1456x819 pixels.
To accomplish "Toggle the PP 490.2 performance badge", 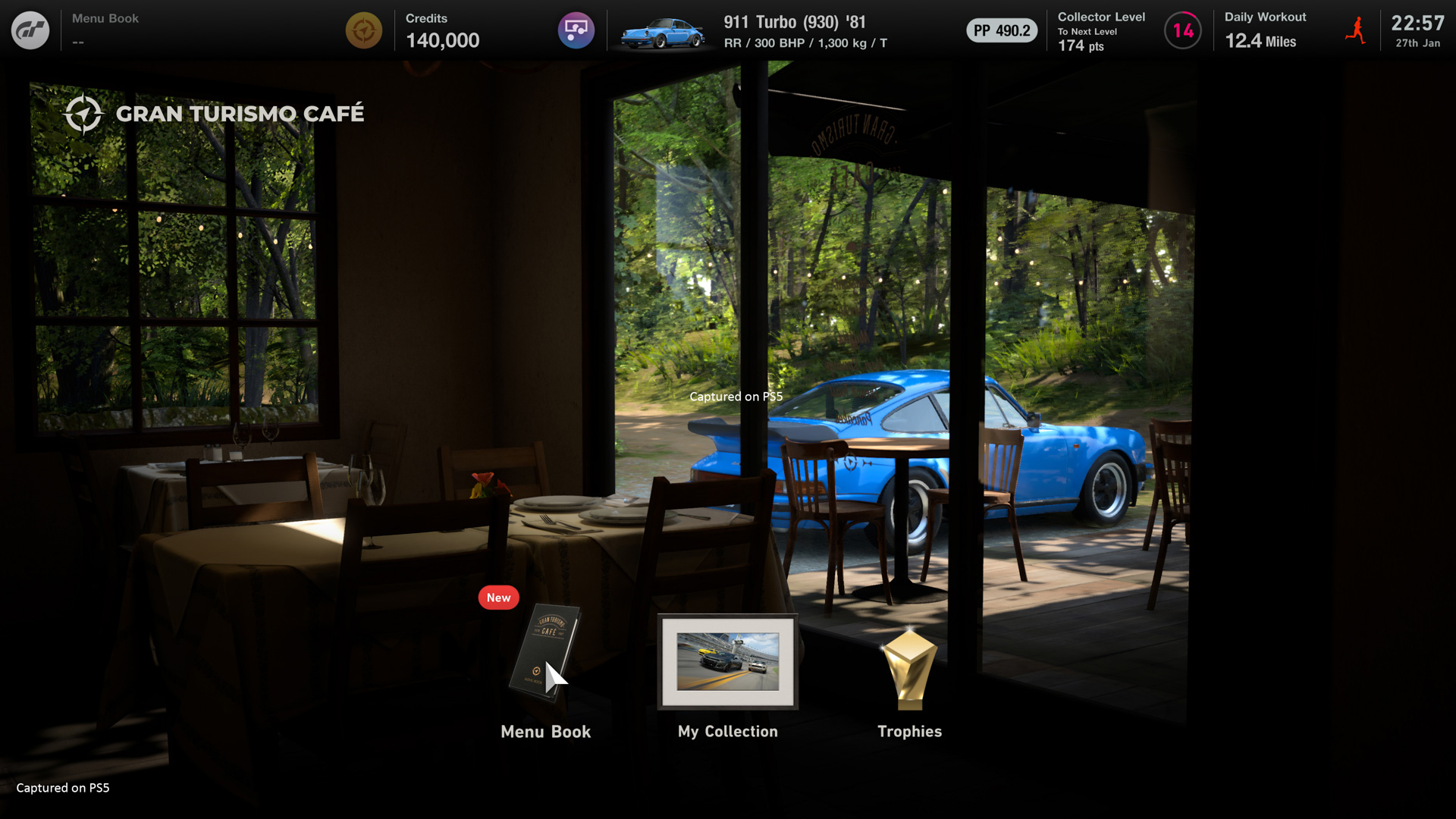I will tap(1001, 30).
